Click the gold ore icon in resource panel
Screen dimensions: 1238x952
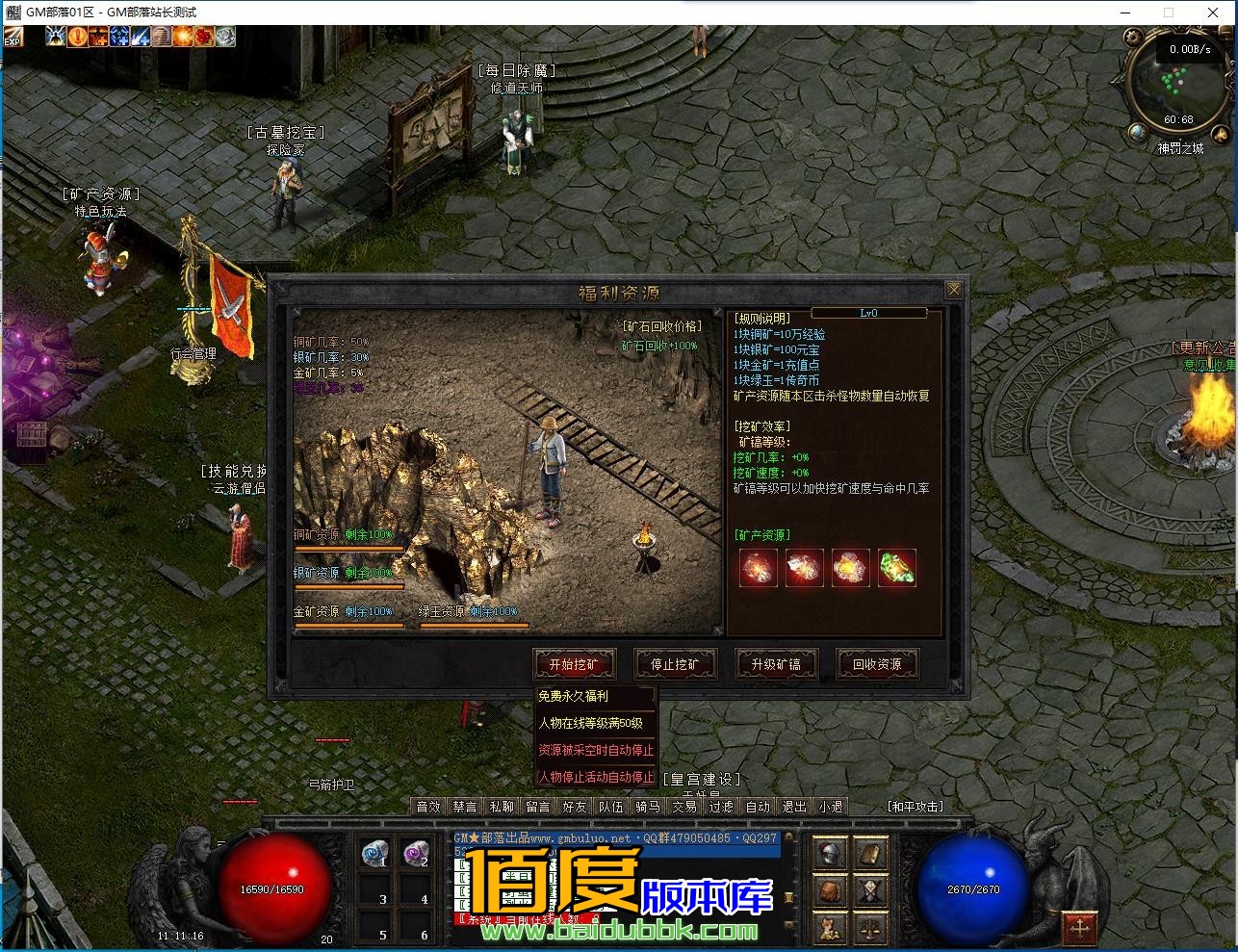851,570
